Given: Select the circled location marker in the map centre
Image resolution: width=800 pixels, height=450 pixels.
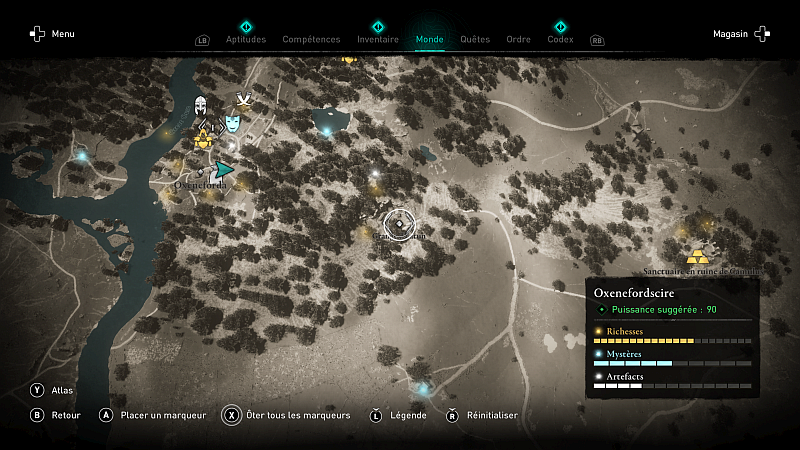Looking at the screenshot, I should [398, 225].
